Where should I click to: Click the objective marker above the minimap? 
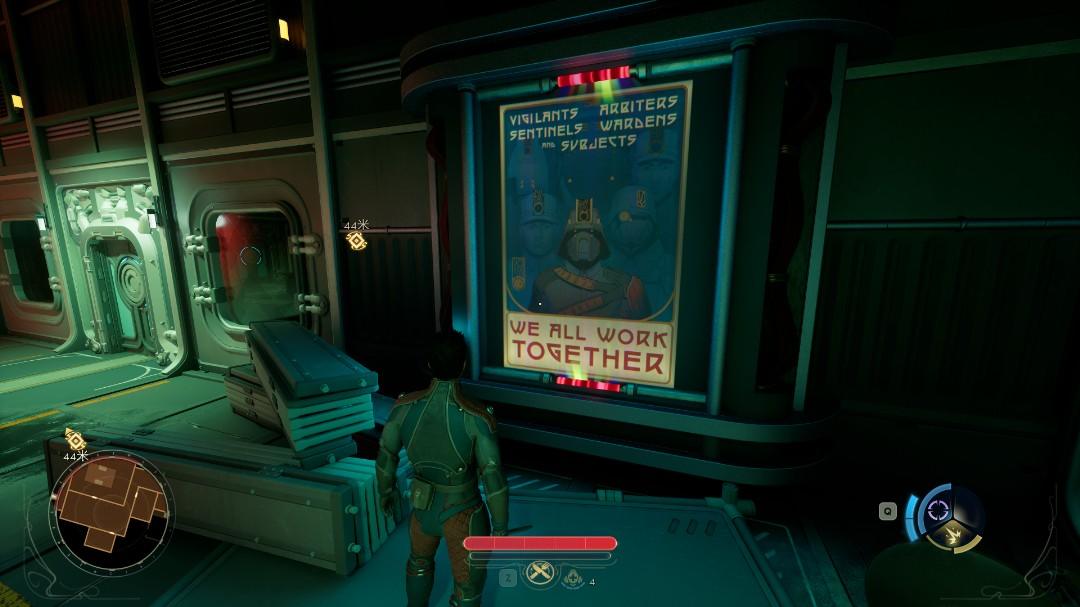[x=75, y=439]
